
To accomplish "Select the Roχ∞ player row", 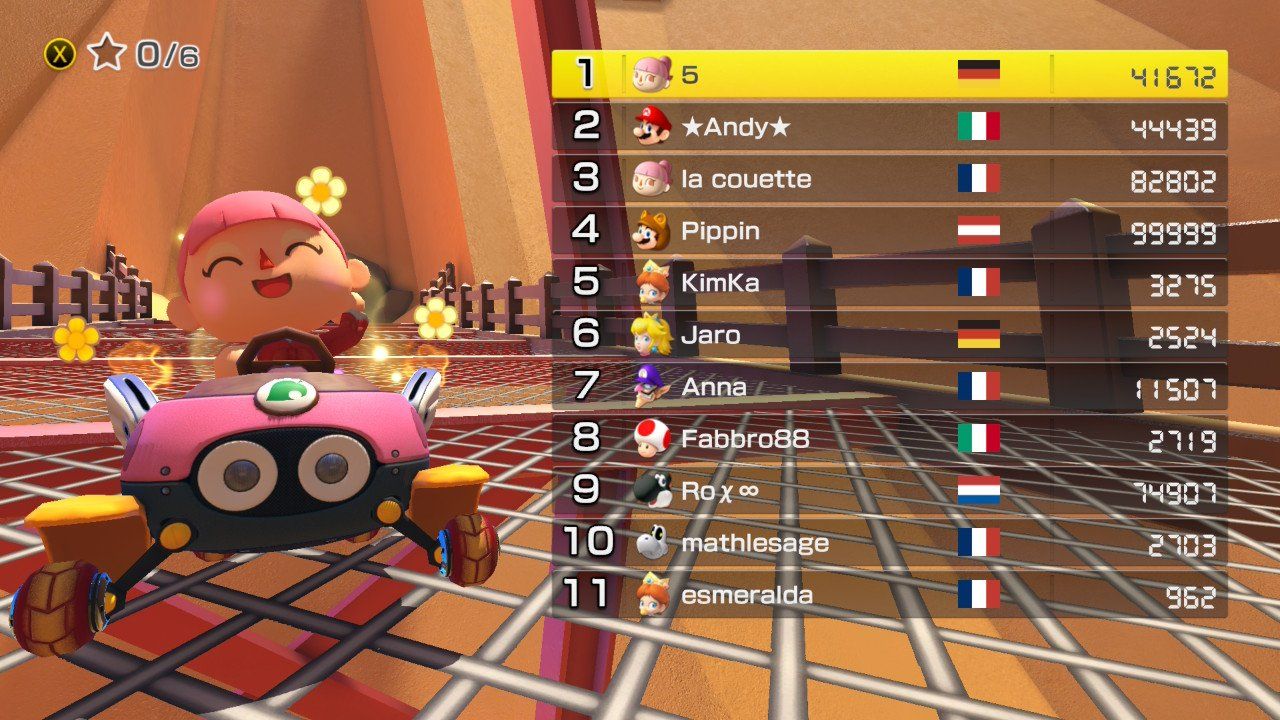I will click(889, 491).
